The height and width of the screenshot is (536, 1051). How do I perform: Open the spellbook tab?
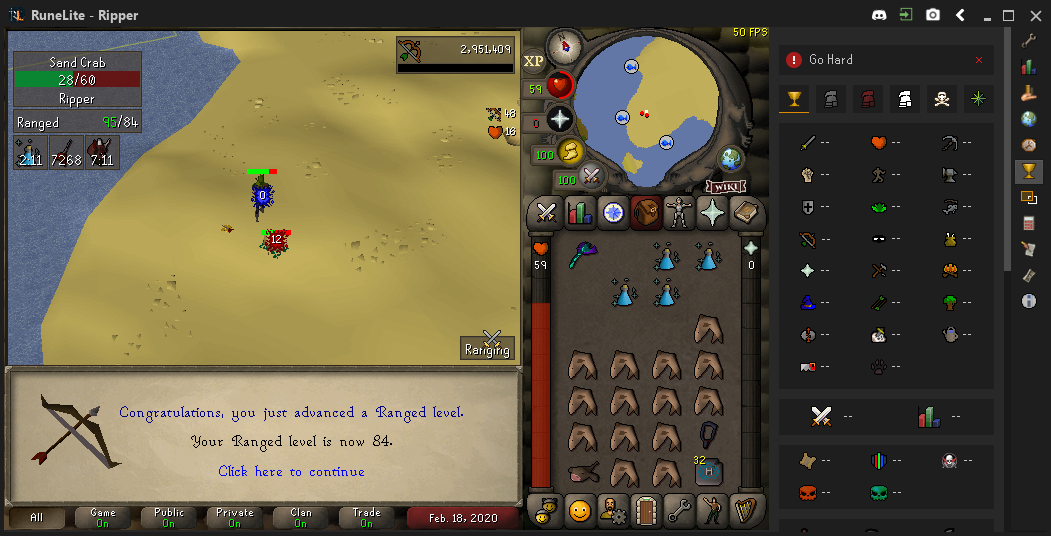click(746, 212)
